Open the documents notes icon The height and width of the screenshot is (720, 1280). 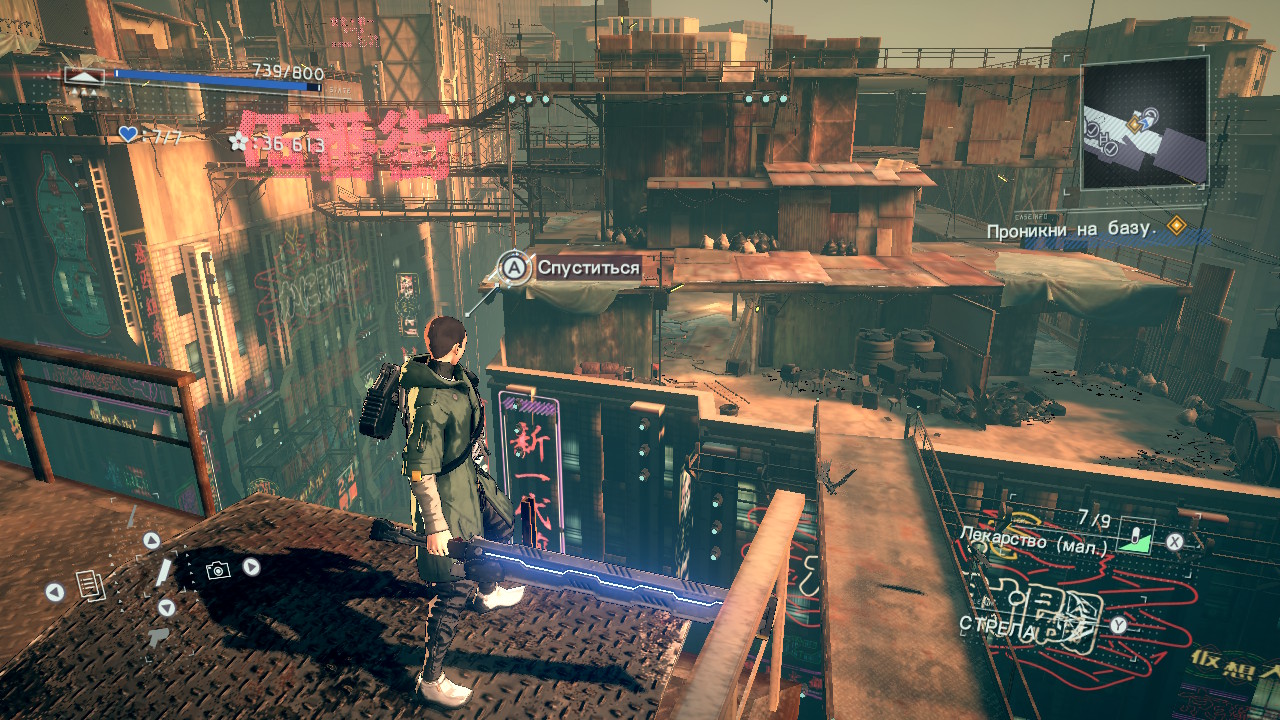tap(91, 585)
